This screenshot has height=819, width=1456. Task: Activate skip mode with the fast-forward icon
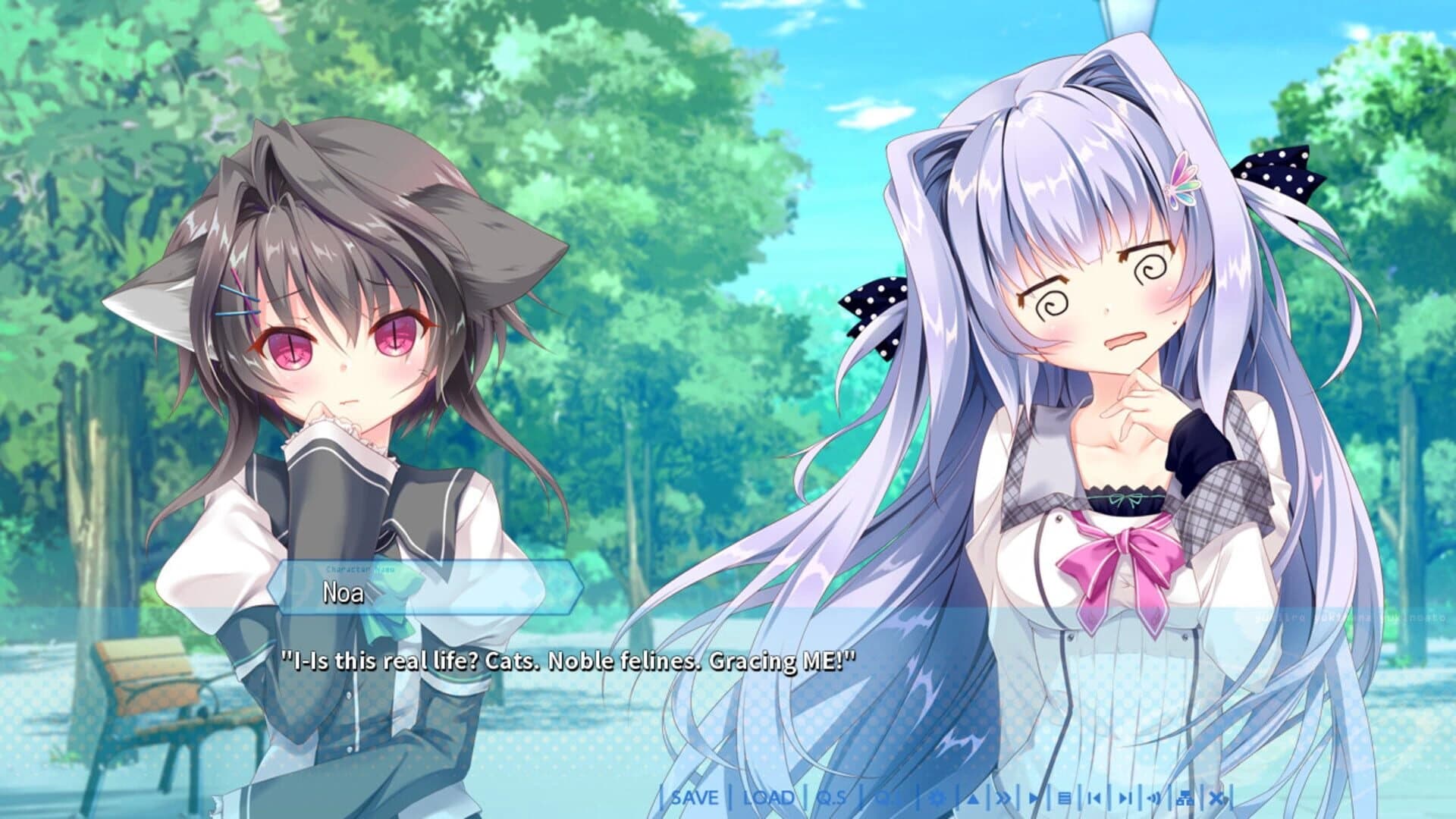pyautogui.click(x=1004, y=798)
